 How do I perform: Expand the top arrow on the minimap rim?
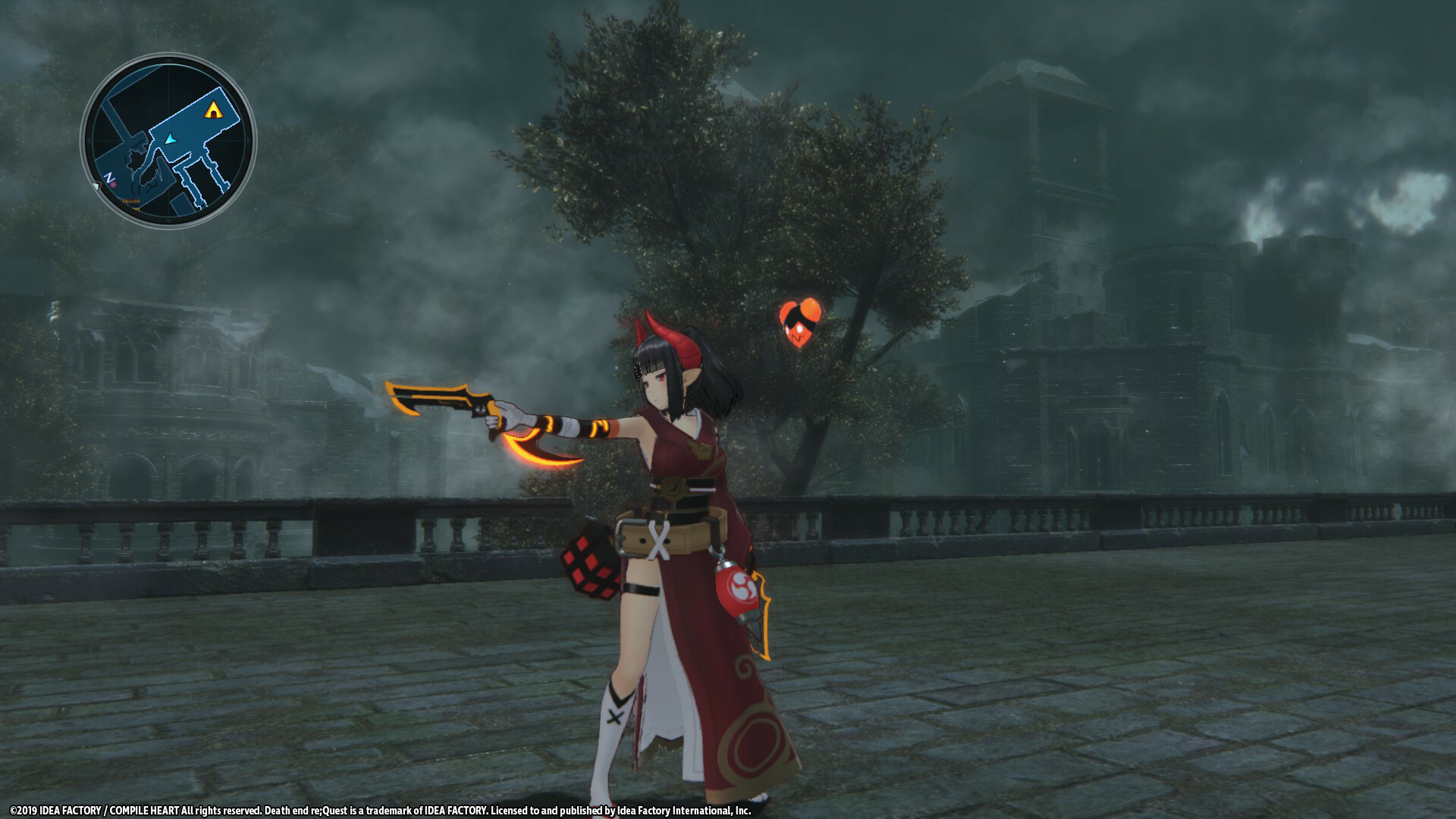pyautogui.click(x=167, y=59)
